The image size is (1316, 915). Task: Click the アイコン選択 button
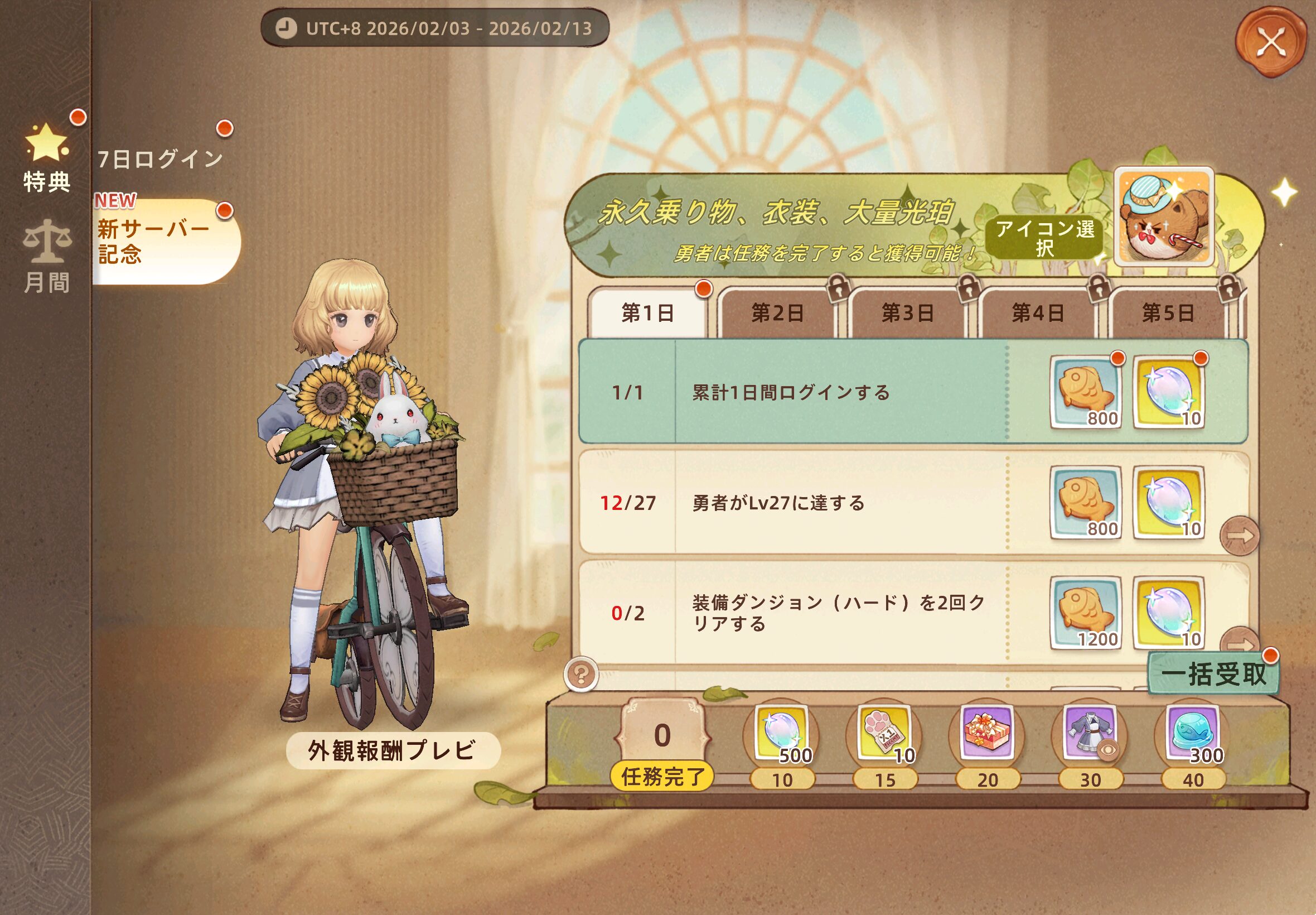coord(1044,238)
